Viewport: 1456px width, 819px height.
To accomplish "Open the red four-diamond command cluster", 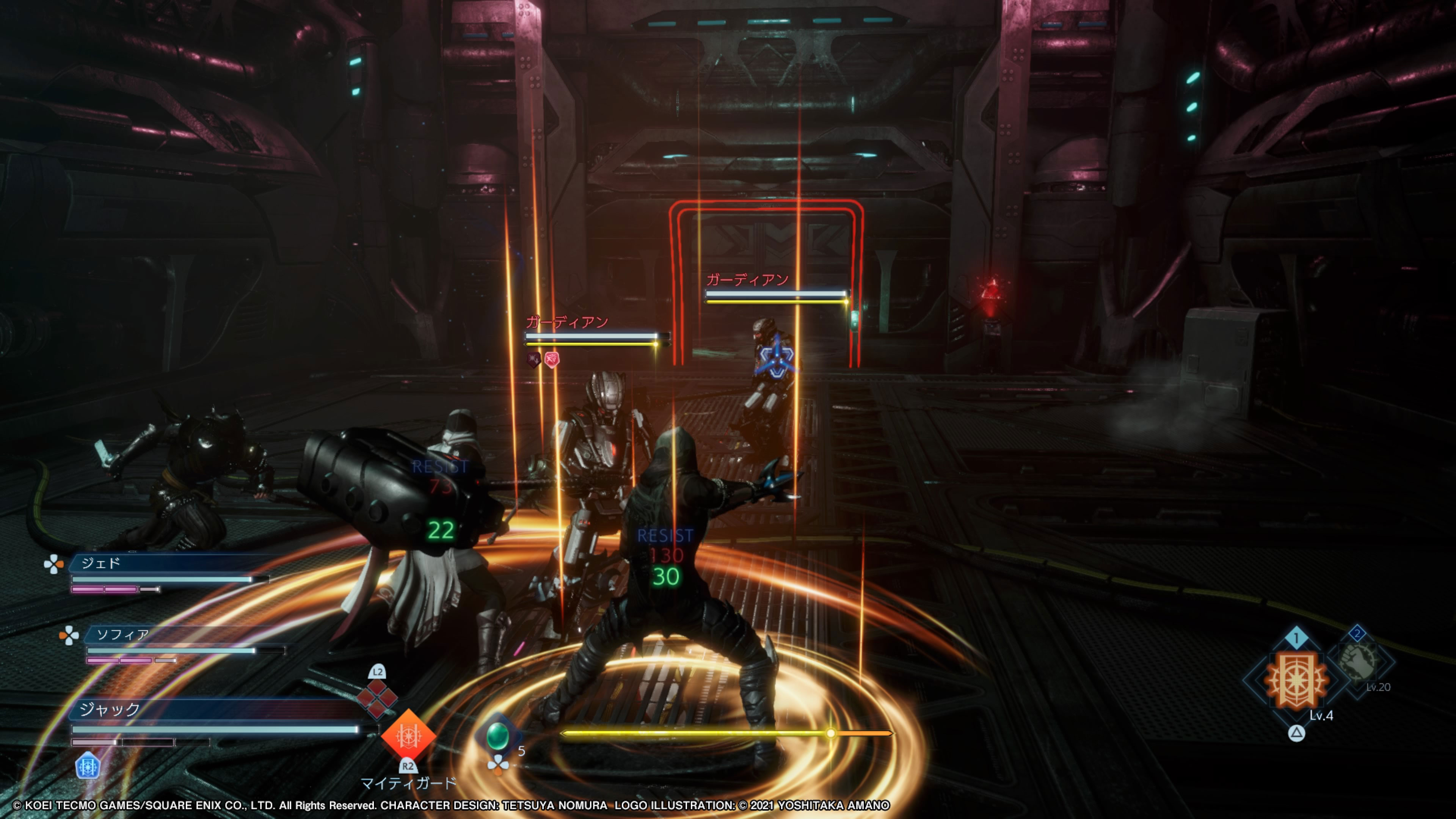I will point(377,698).
